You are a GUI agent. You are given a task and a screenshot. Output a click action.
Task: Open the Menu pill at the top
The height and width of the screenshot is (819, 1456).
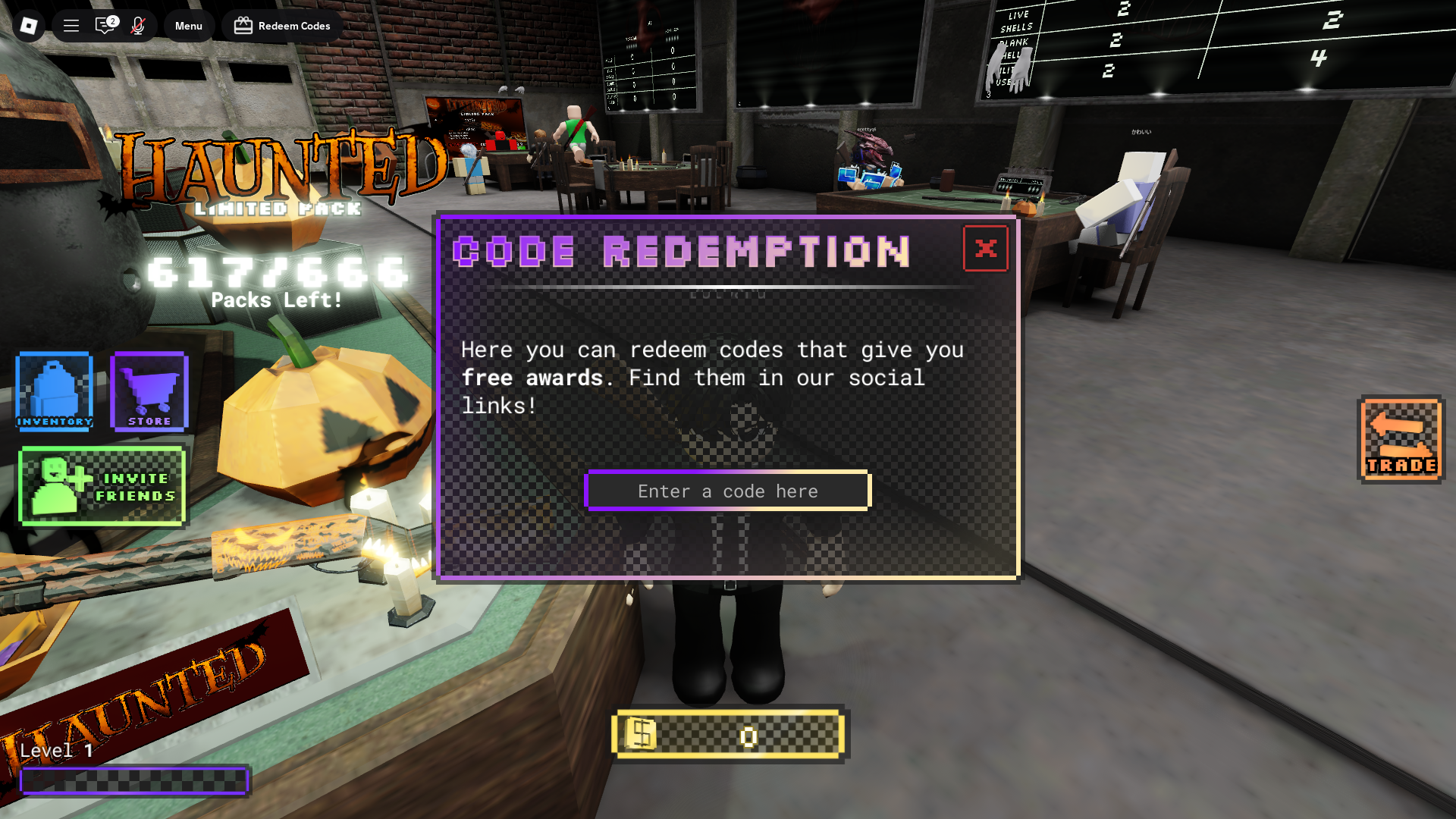tap(188, 25)
